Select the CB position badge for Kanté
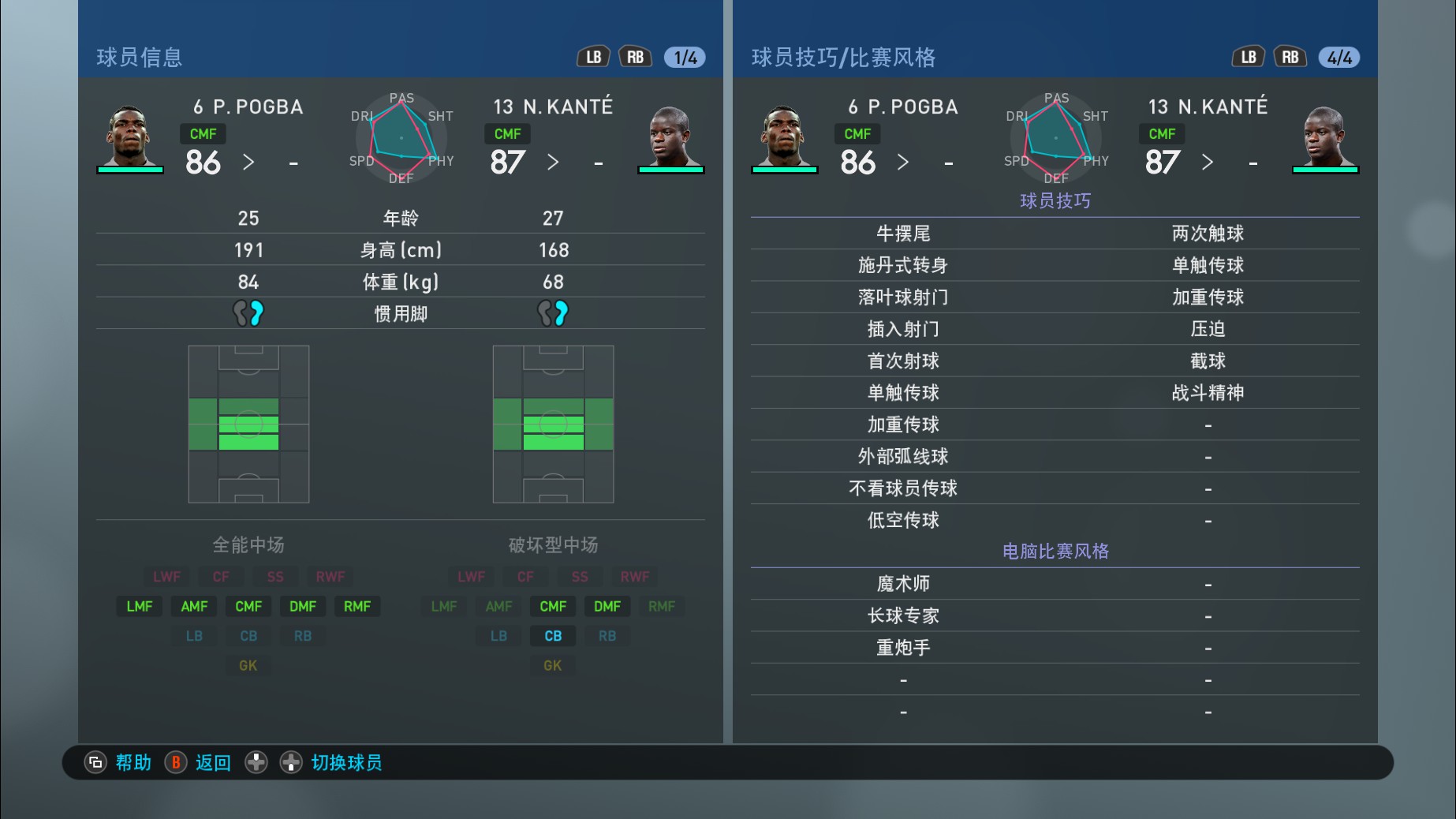Image resolution: width=1456 pixels, height=819 pixels. click(x=552, y=635)
